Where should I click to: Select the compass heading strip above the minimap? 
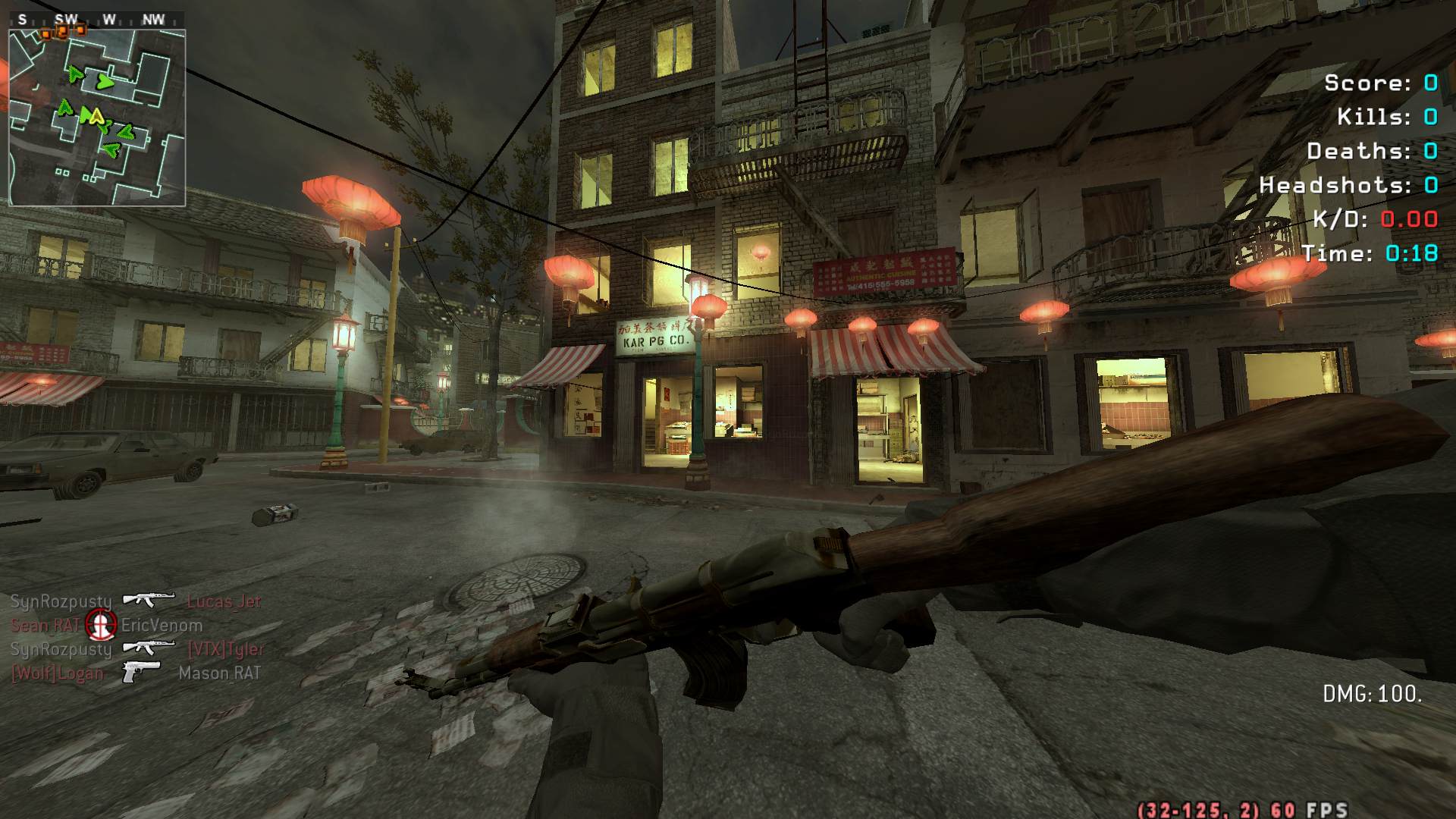[x=97, y=20]
